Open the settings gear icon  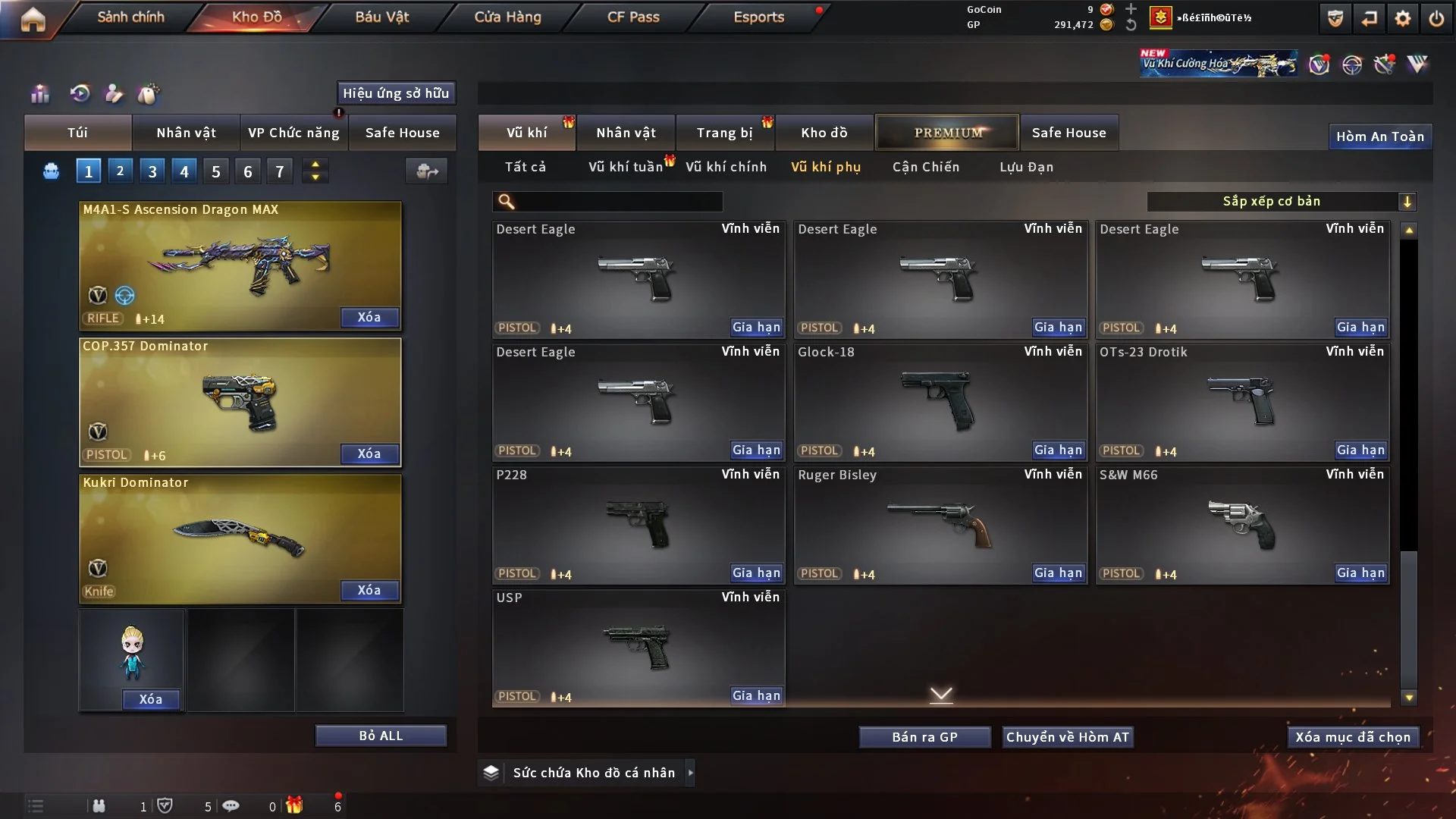[x=1403, y=18]
